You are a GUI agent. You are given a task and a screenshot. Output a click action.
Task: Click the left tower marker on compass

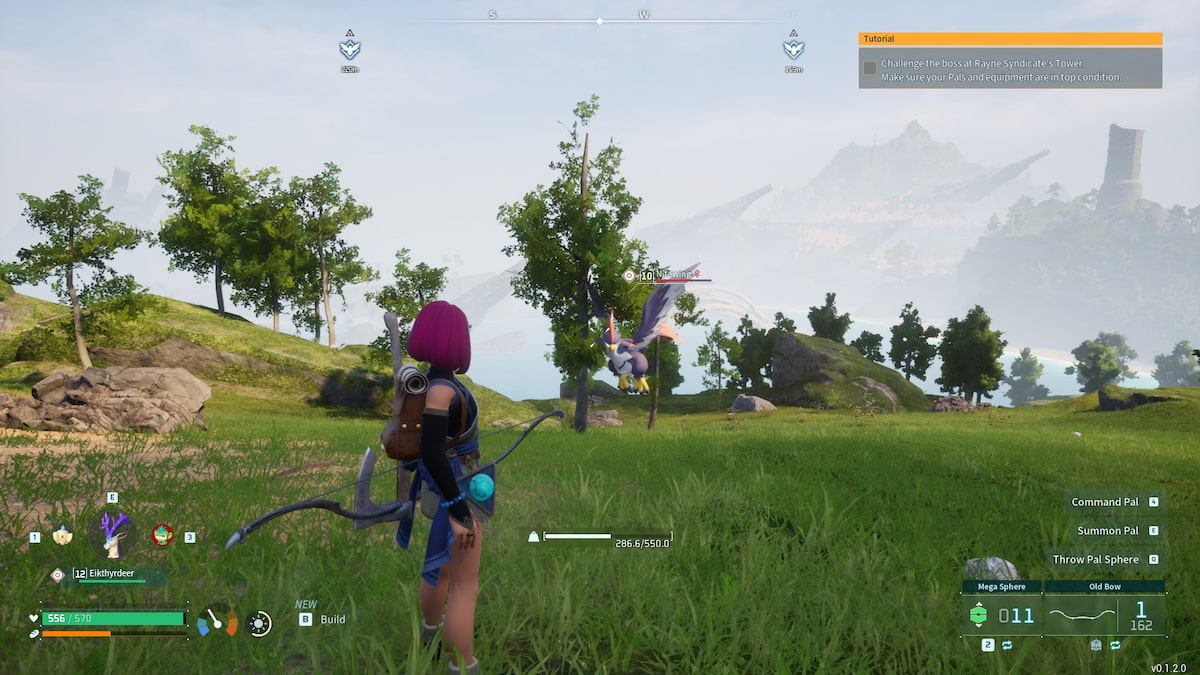click(349, 48)
